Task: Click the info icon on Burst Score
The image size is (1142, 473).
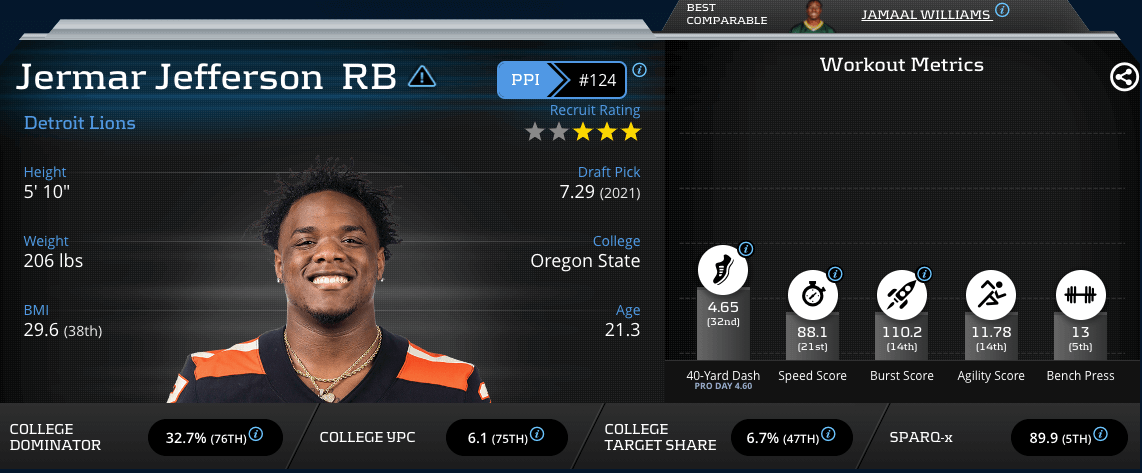Action: pyautogui.click(x=924, y=273)
